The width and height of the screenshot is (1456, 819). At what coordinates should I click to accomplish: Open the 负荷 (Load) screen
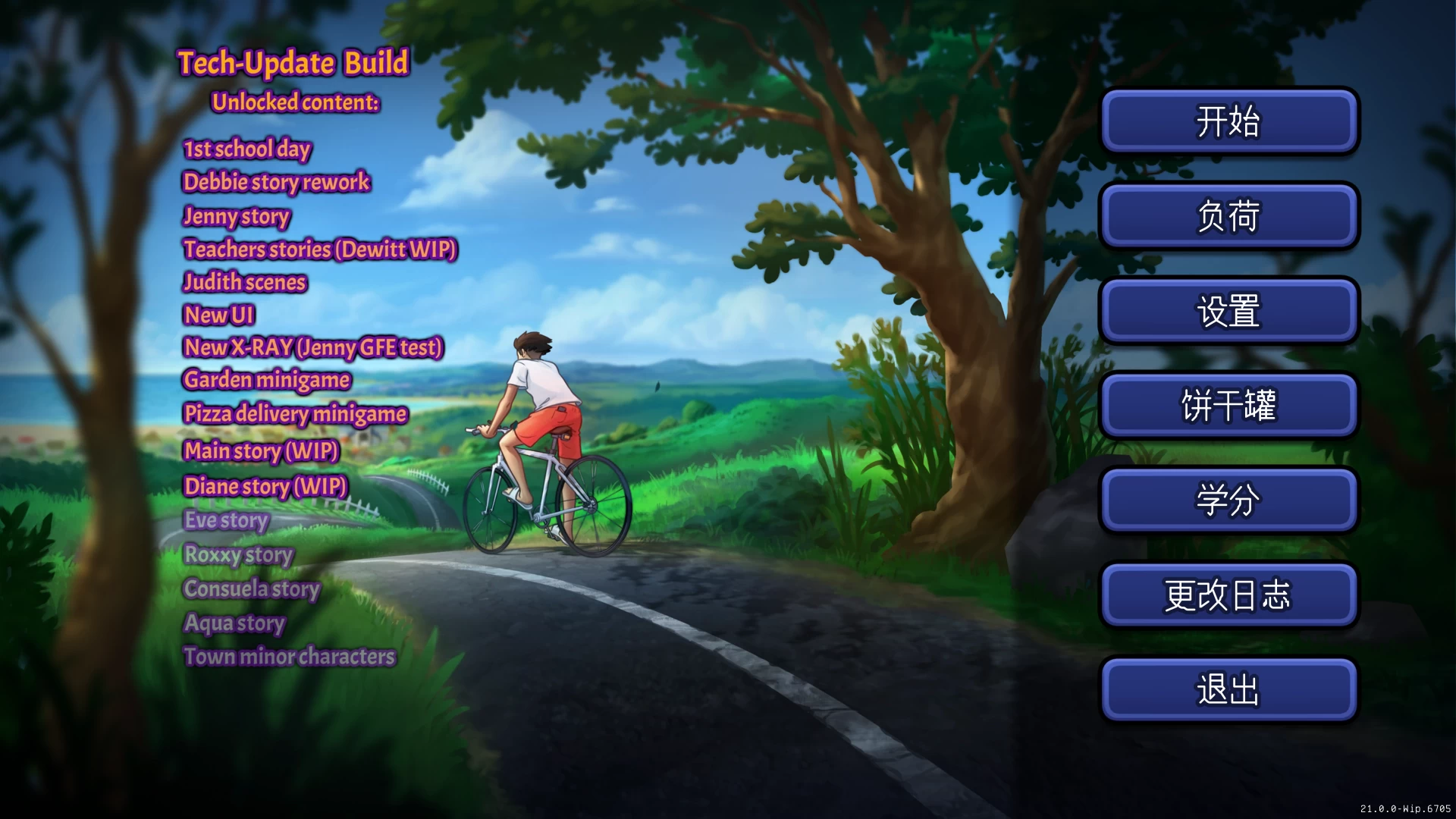(x=1228, y=216)
